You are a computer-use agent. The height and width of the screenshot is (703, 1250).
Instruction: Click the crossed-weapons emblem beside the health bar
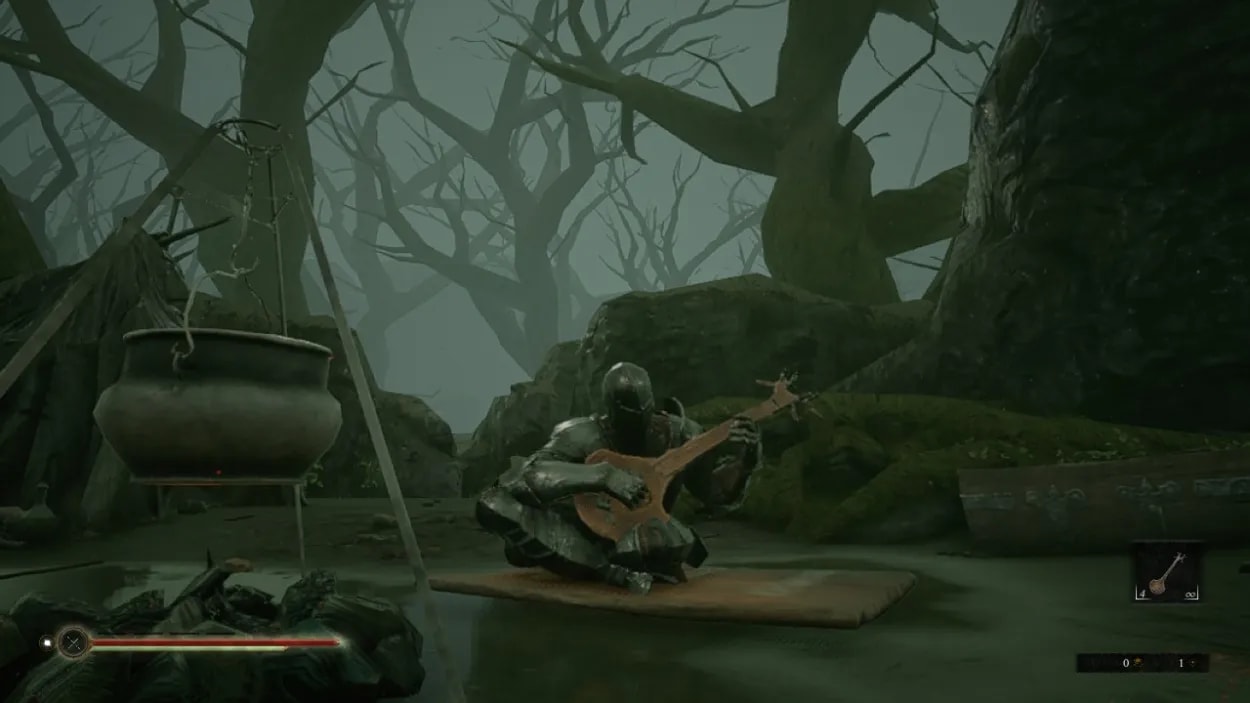coord(73,641)
